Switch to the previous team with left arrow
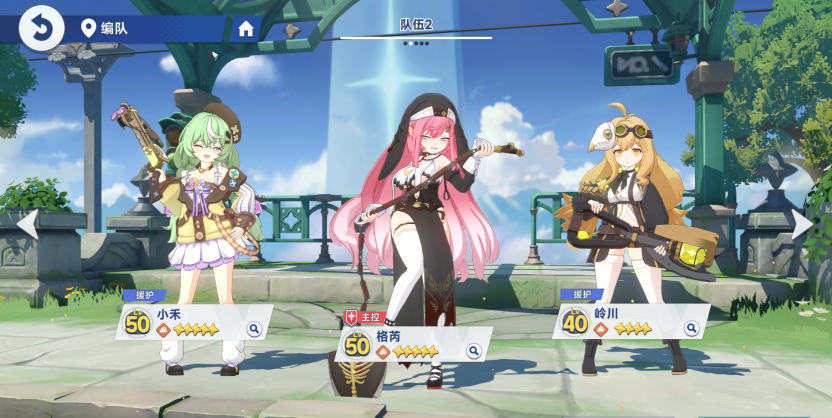The image size is (832, 418). [x=28, y=224]
